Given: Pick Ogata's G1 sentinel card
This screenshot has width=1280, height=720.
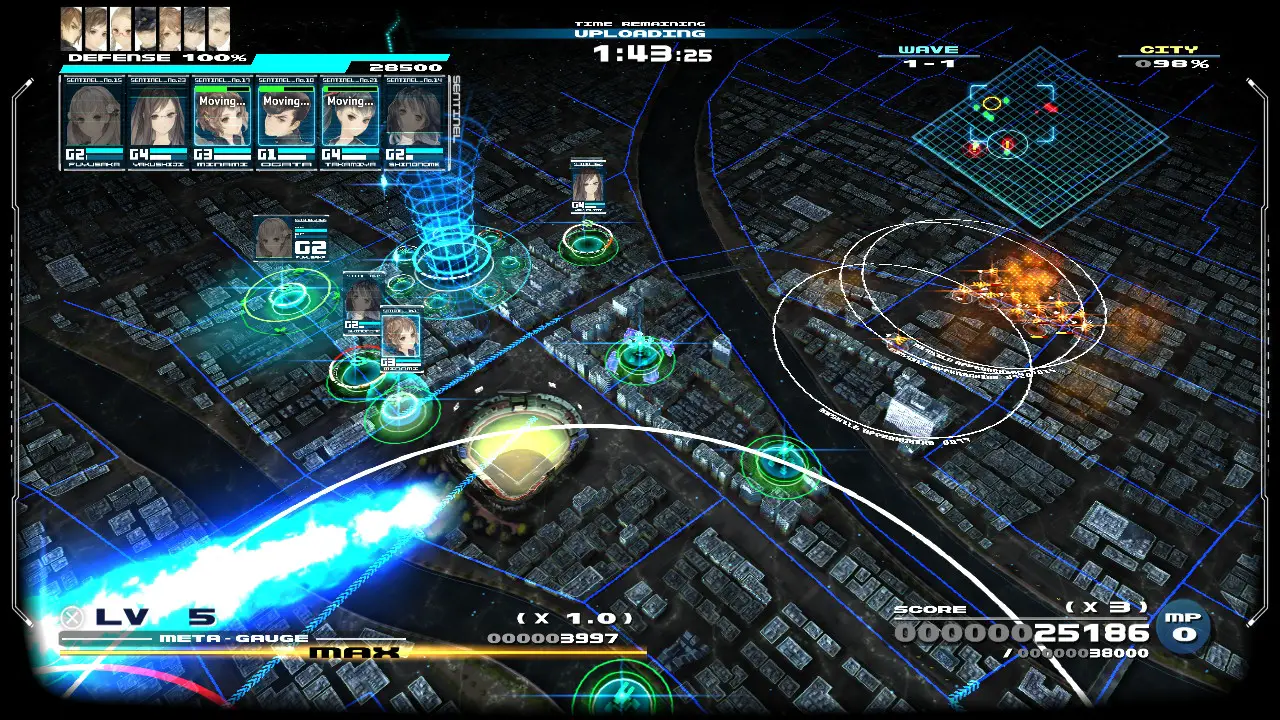Looking at the screenshot, I should pyautogui.click(x=286, y=122).
